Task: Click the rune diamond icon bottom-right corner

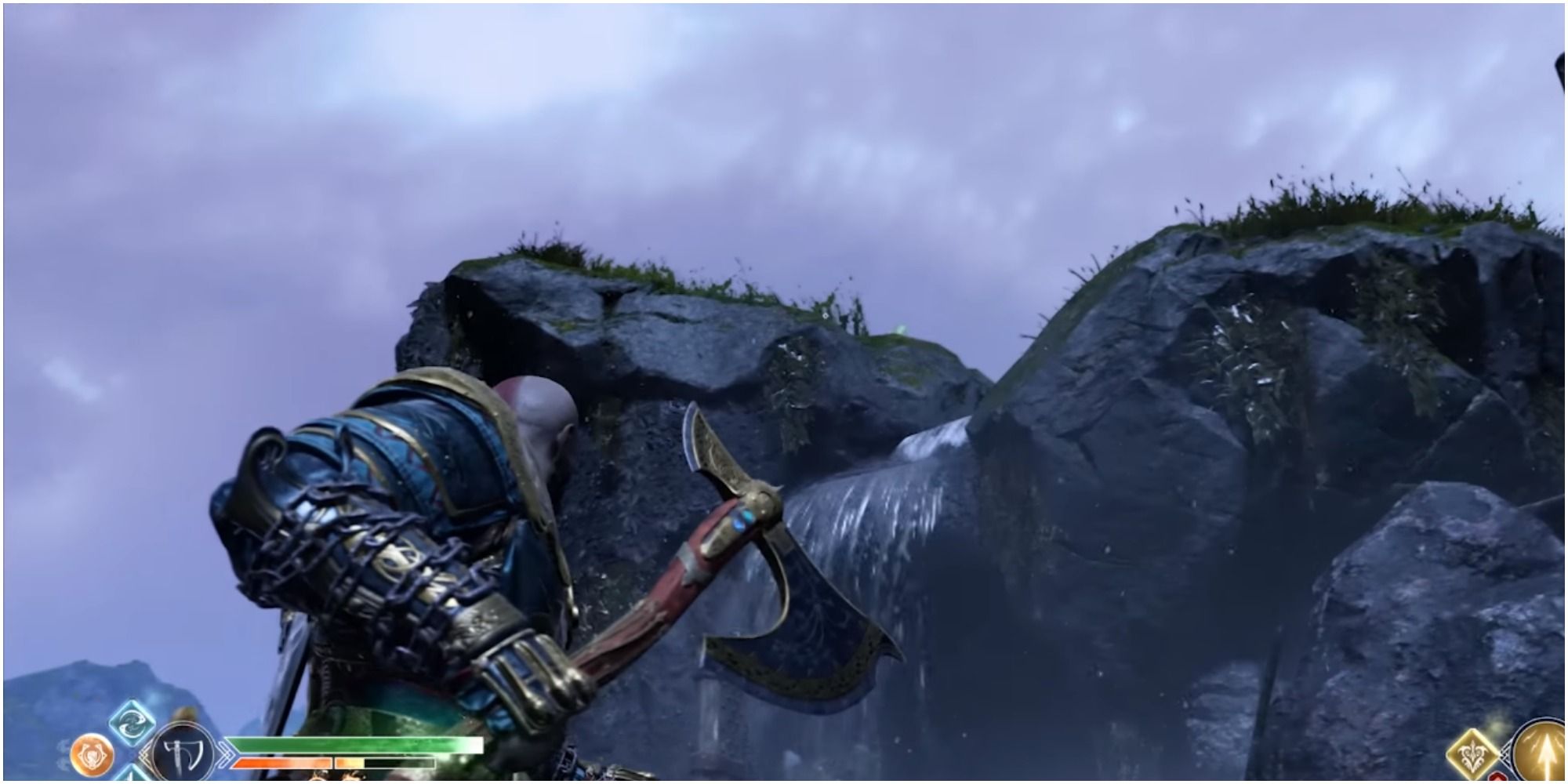Action: tap(1472, 754)
